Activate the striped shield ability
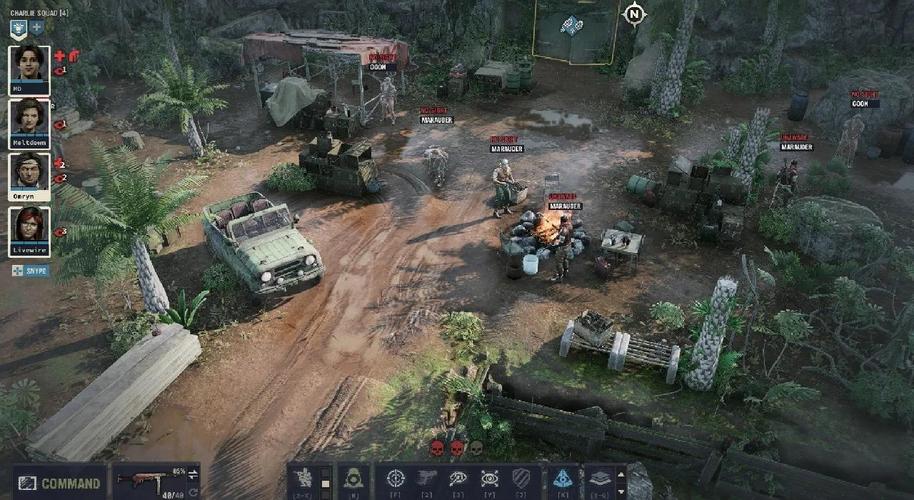 [521, 479]
